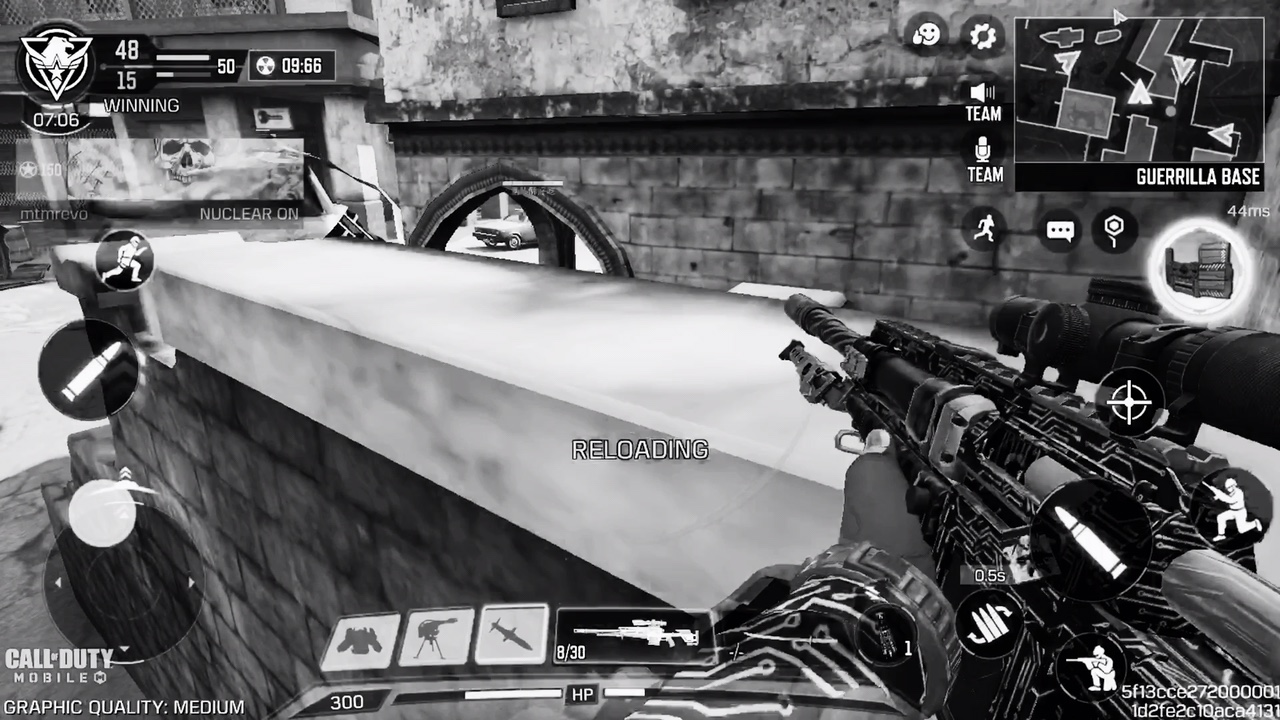The width and height of the screenshot is (1280, 720).
Task: Toggle the TEAM speaker audio channel
Action: tap(983, 101)
